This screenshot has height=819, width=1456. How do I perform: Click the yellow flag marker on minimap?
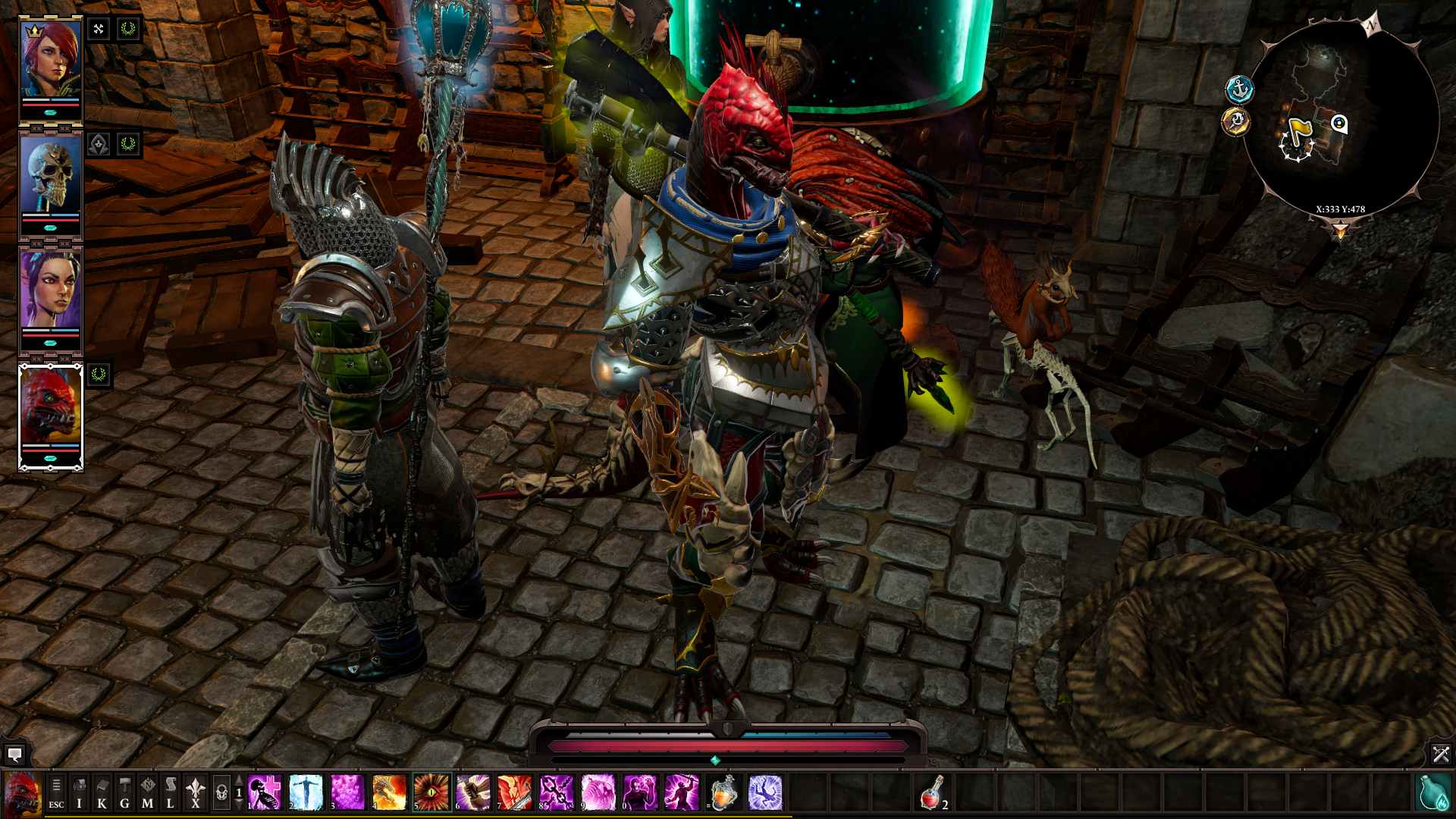coord(1300,129)
